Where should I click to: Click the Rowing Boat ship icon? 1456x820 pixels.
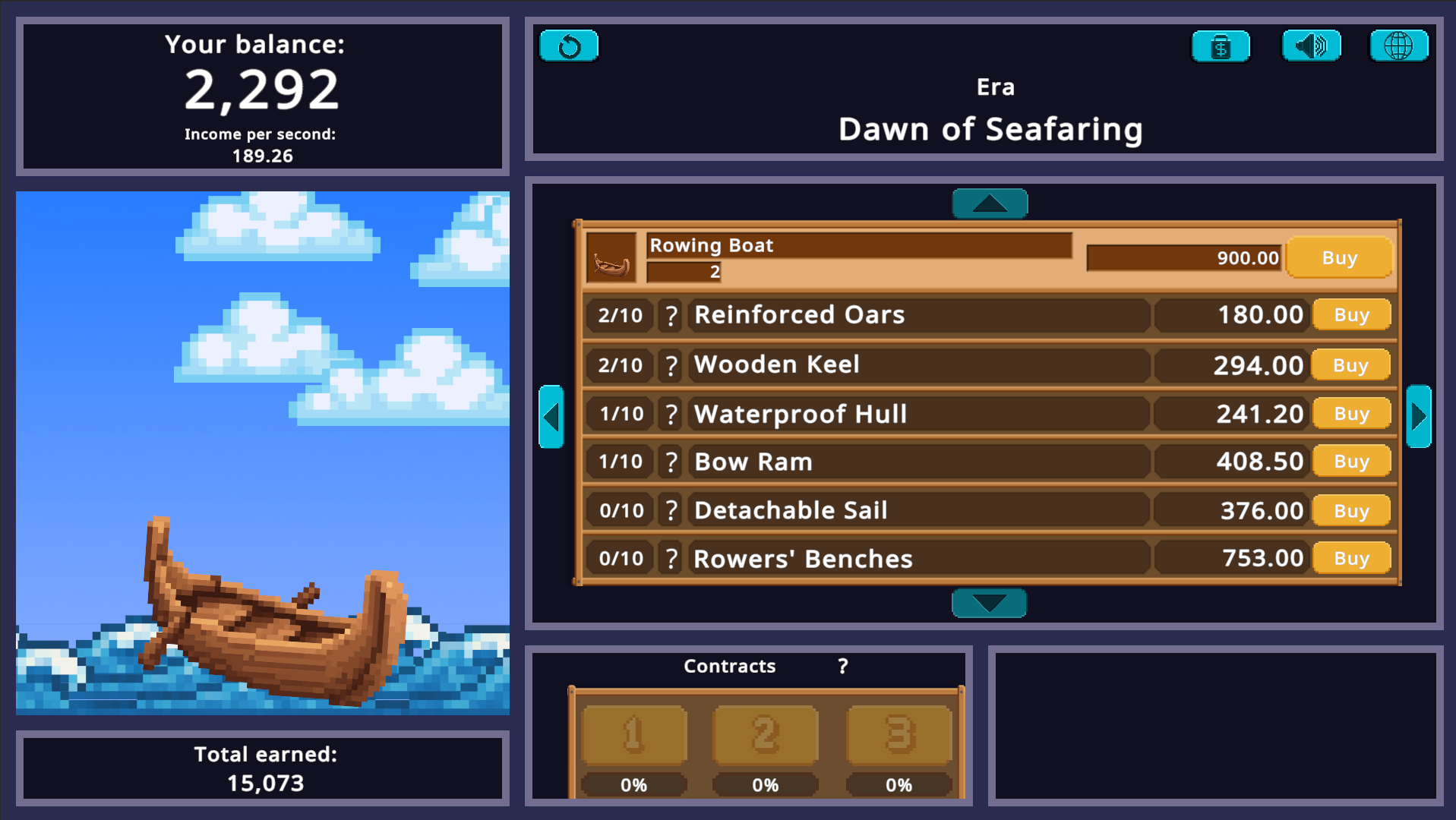(612, 258)
